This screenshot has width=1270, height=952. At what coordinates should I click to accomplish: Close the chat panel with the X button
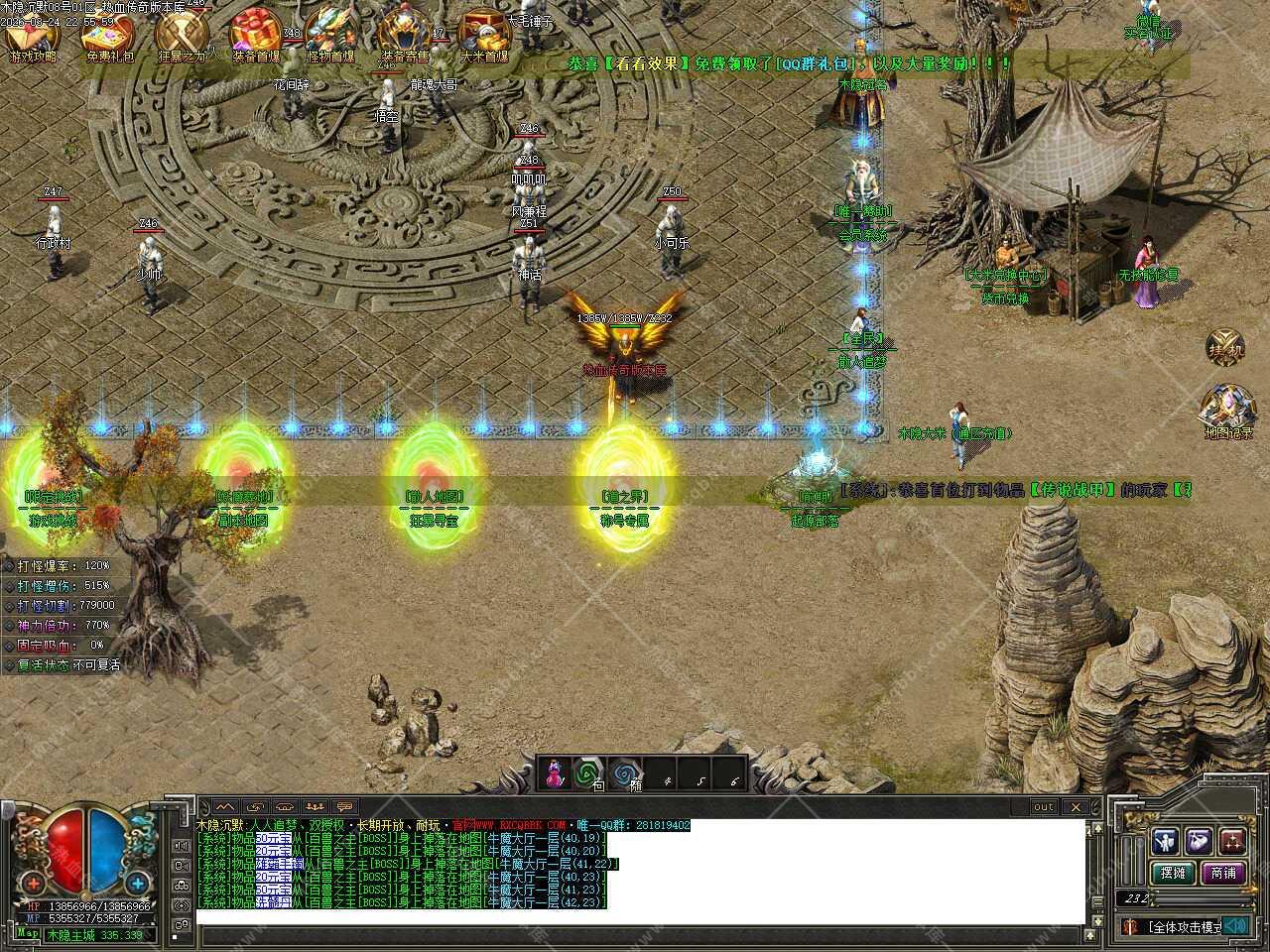coord(1076,807)
